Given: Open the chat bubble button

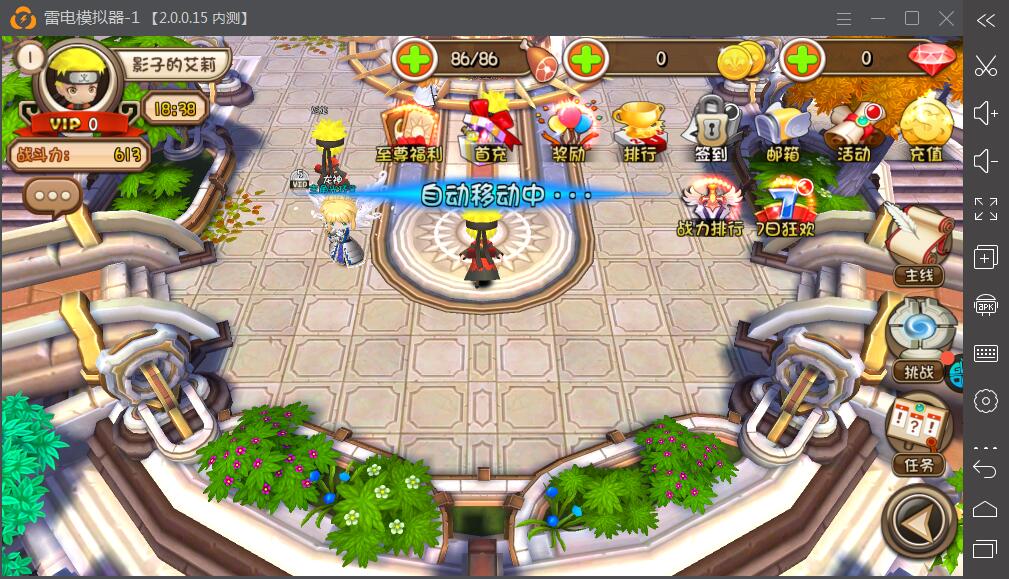Looking at the screenshot, I should click(x=53, y=196).
